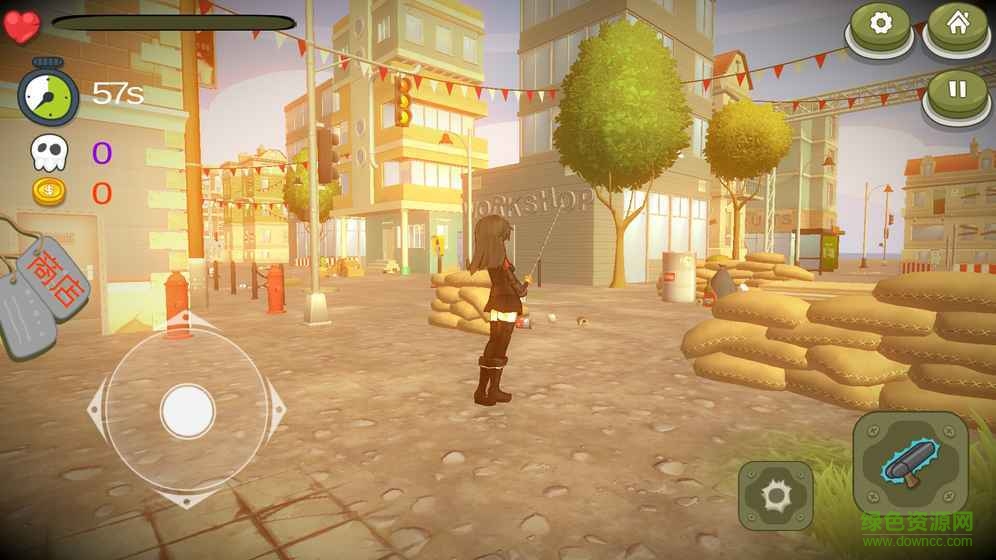Open settings with the gear button

880,24
